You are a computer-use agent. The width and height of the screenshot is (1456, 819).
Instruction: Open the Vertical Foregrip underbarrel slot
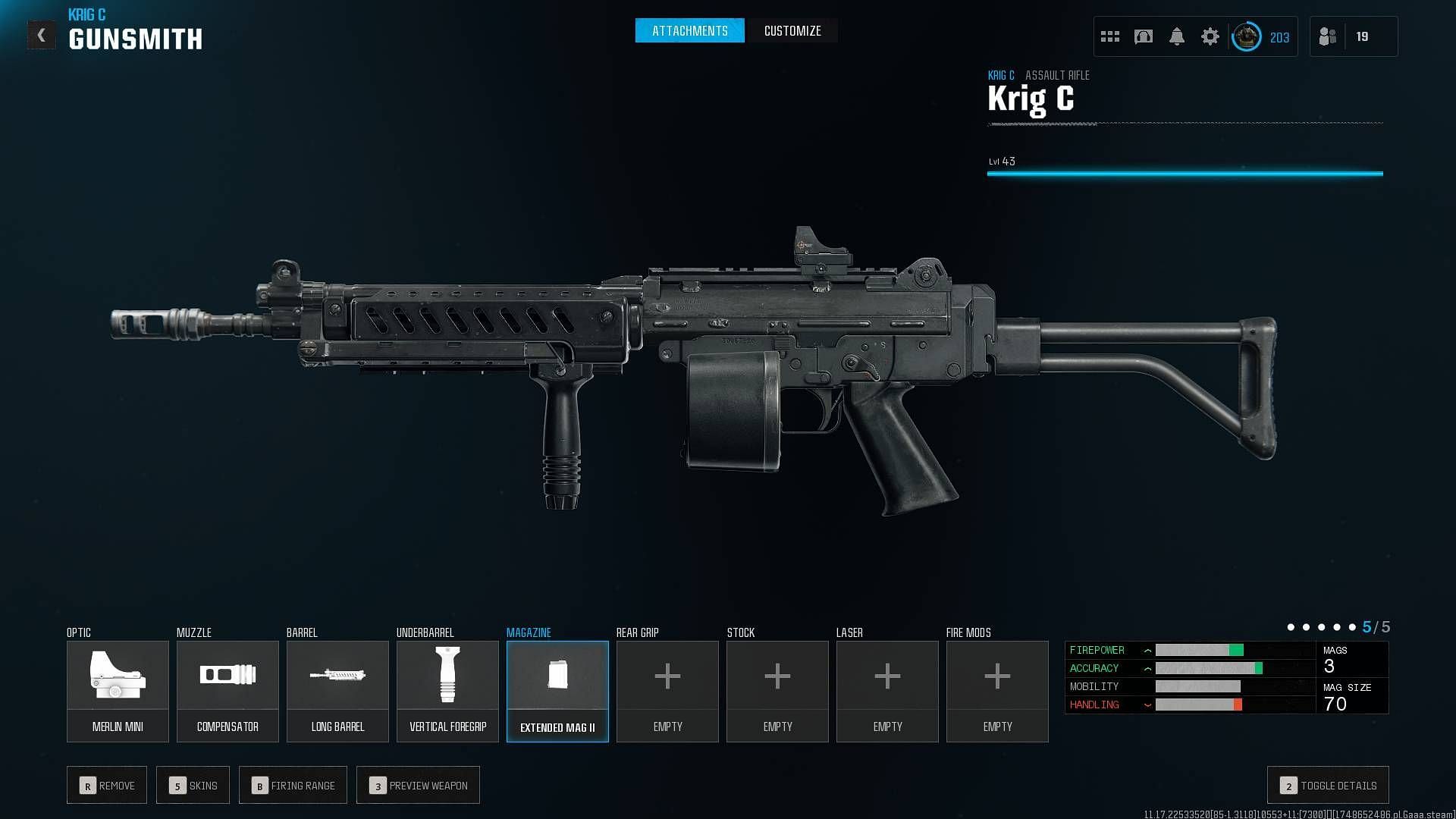tap(447, 691)
